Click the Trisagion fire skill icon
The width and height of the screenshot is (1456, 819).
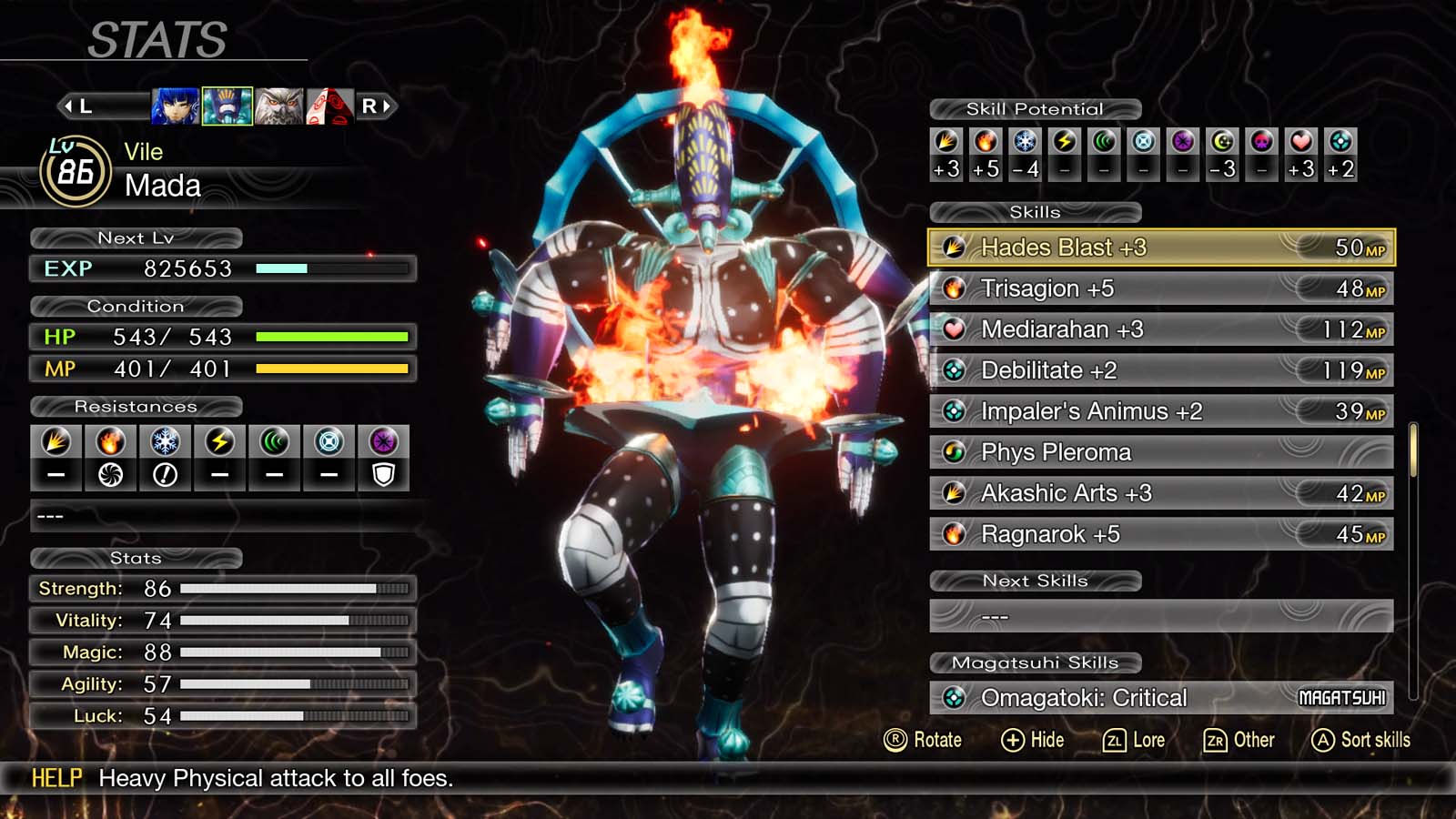tap(955, 288)
